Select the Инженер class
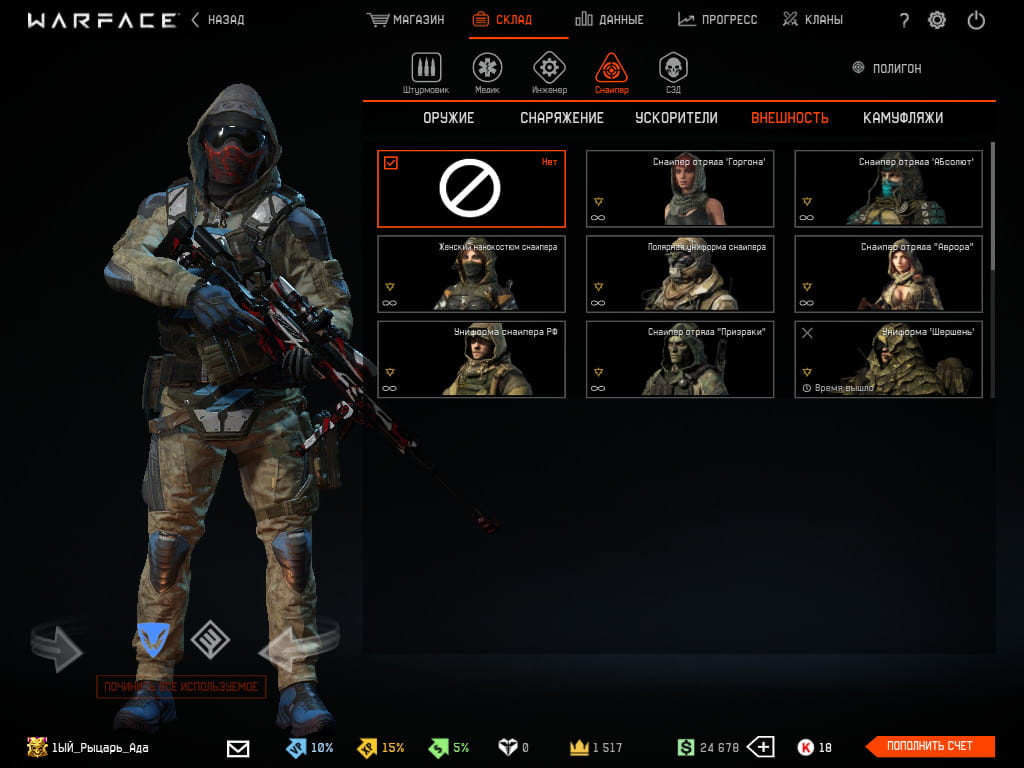The width and height of the screenshot is (1024, 768). tap(549, 72)
